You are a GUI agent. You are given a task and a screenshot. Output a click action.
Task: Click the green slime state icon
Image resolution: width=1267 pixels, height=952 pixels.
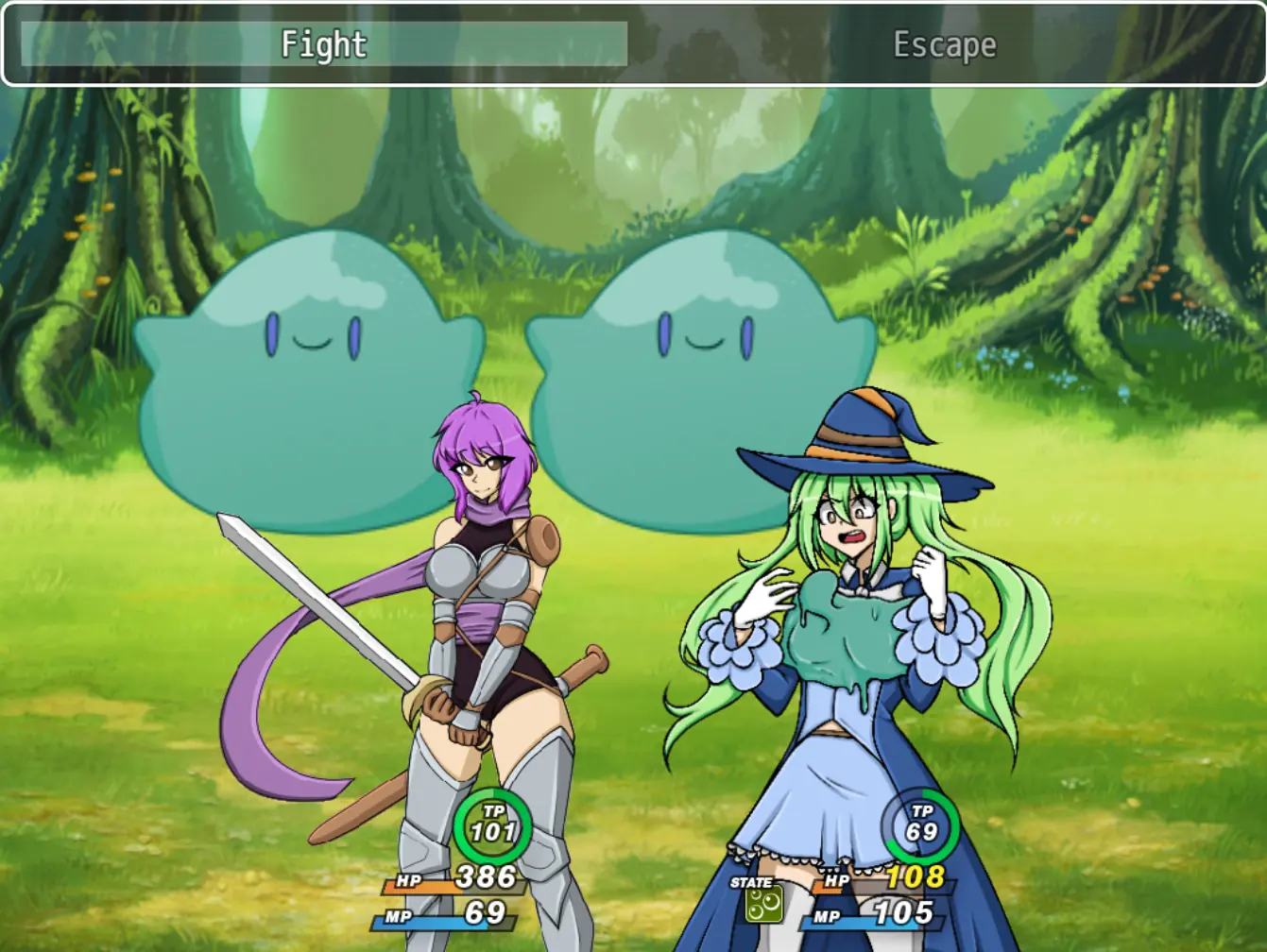click(762, 906)
